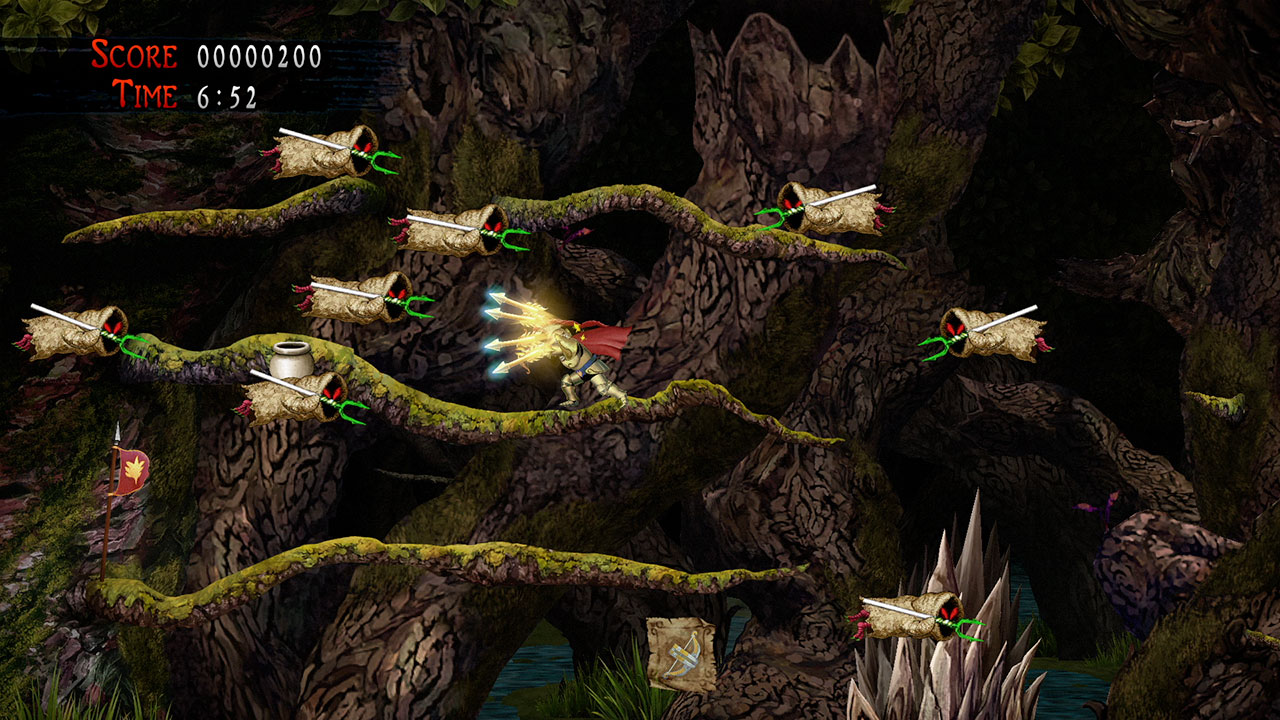Select the crossbow weapon parchment icon

click(680, 654)
